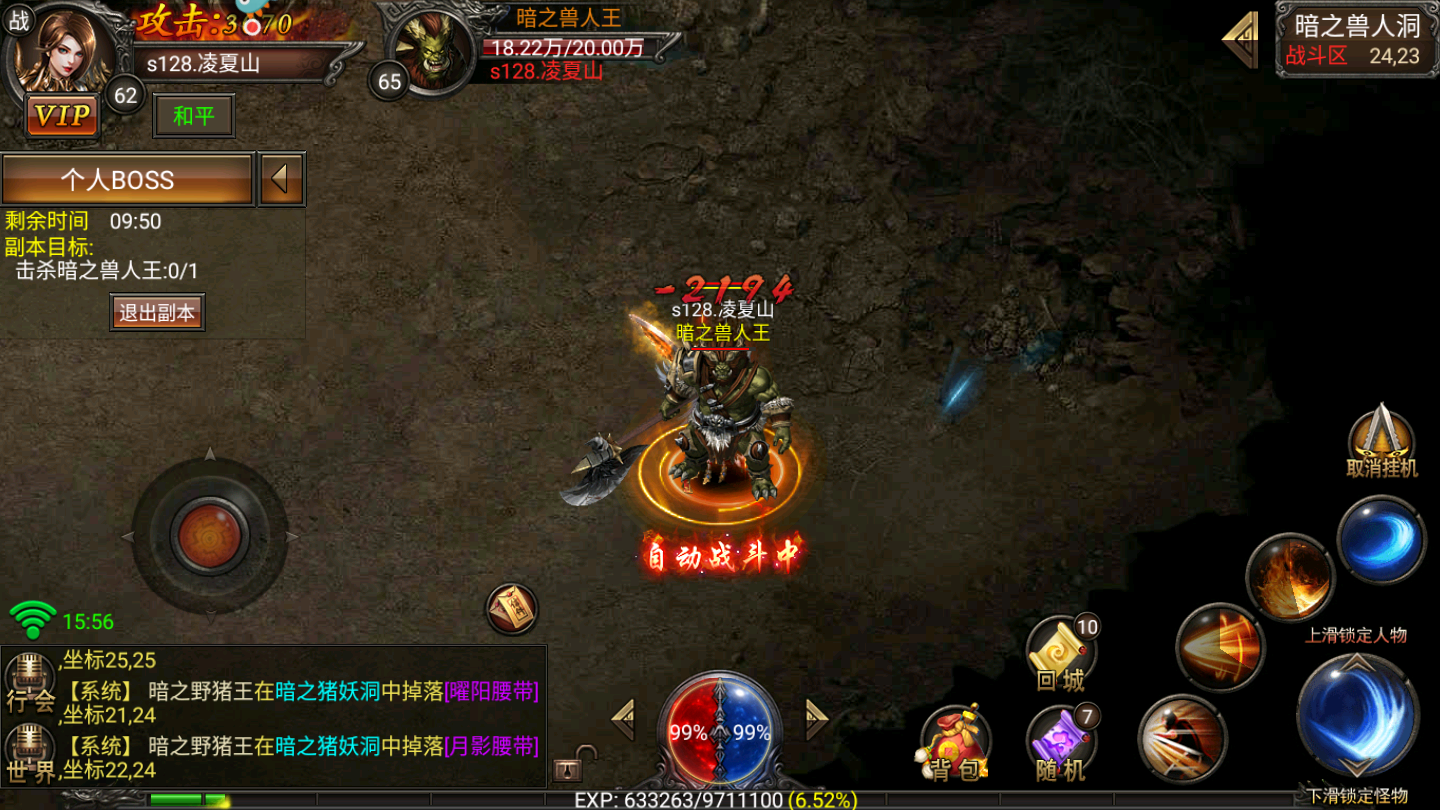Activate the large blue slash attack skill
The image size is (1440, 810).
[x=1357, y=713]
